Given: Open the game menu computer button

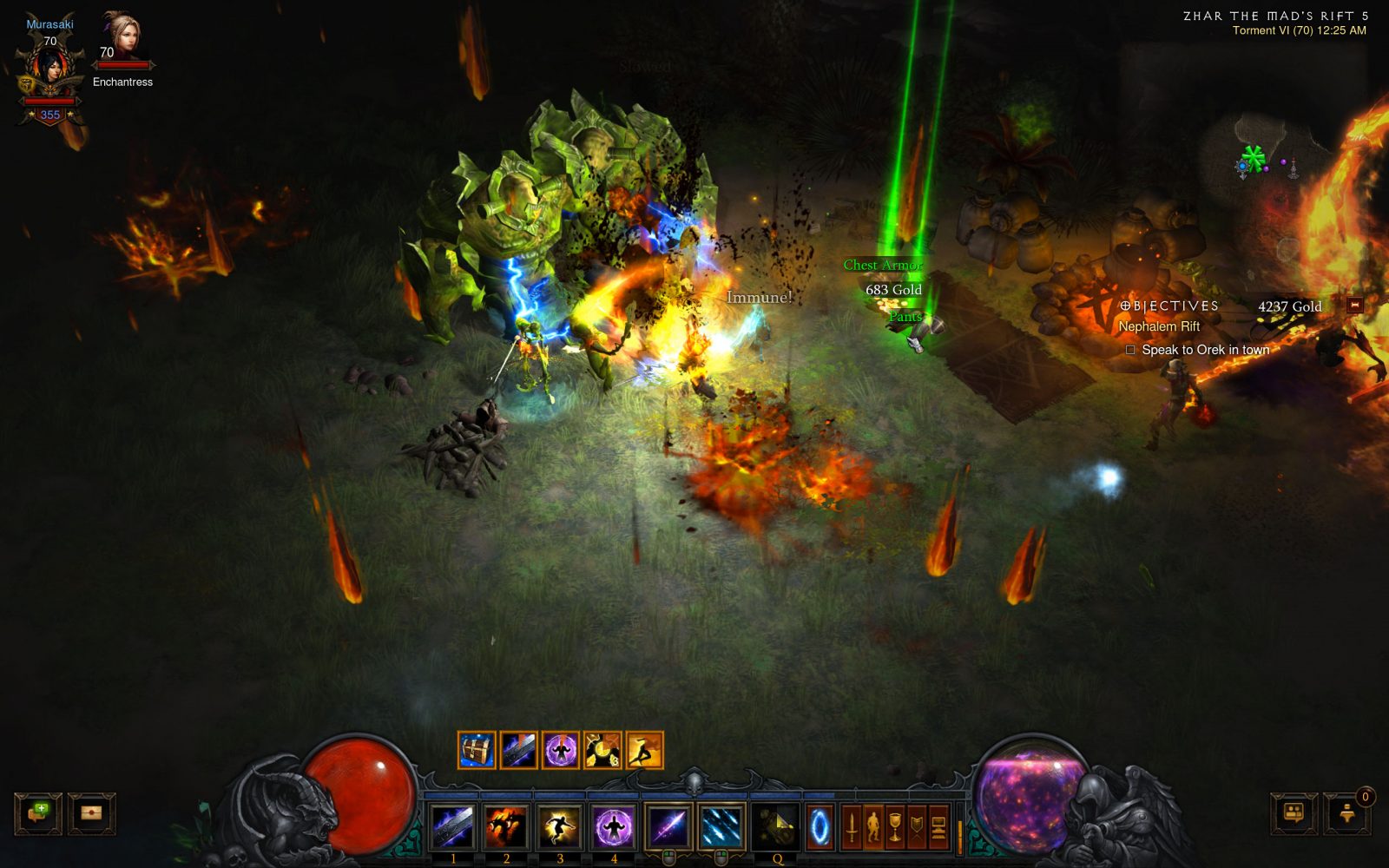Looking at the screenshot, I should (x=938, y=826).
